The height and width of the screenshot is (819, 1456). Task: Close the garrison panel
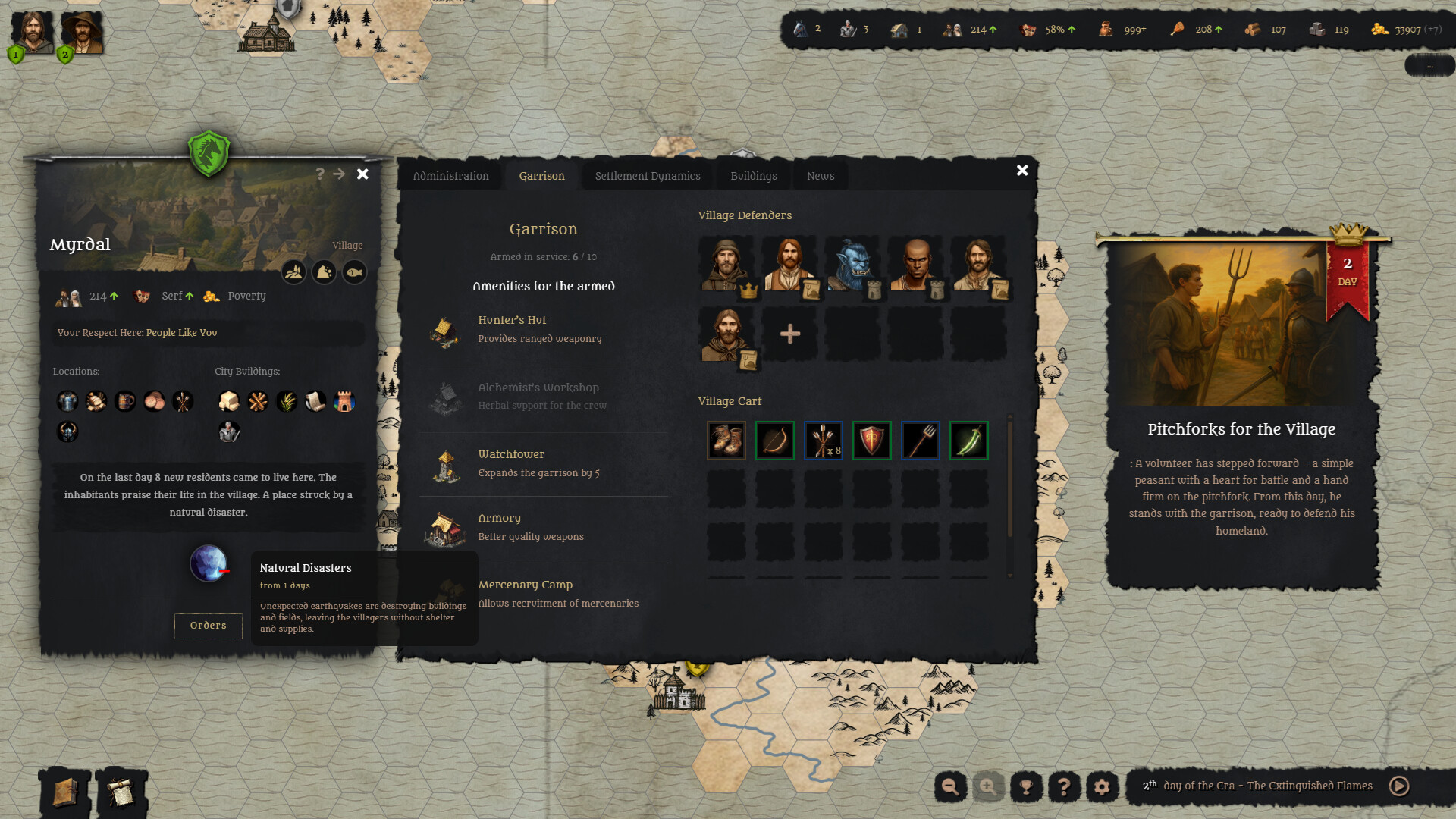[x=1022, y=171]
